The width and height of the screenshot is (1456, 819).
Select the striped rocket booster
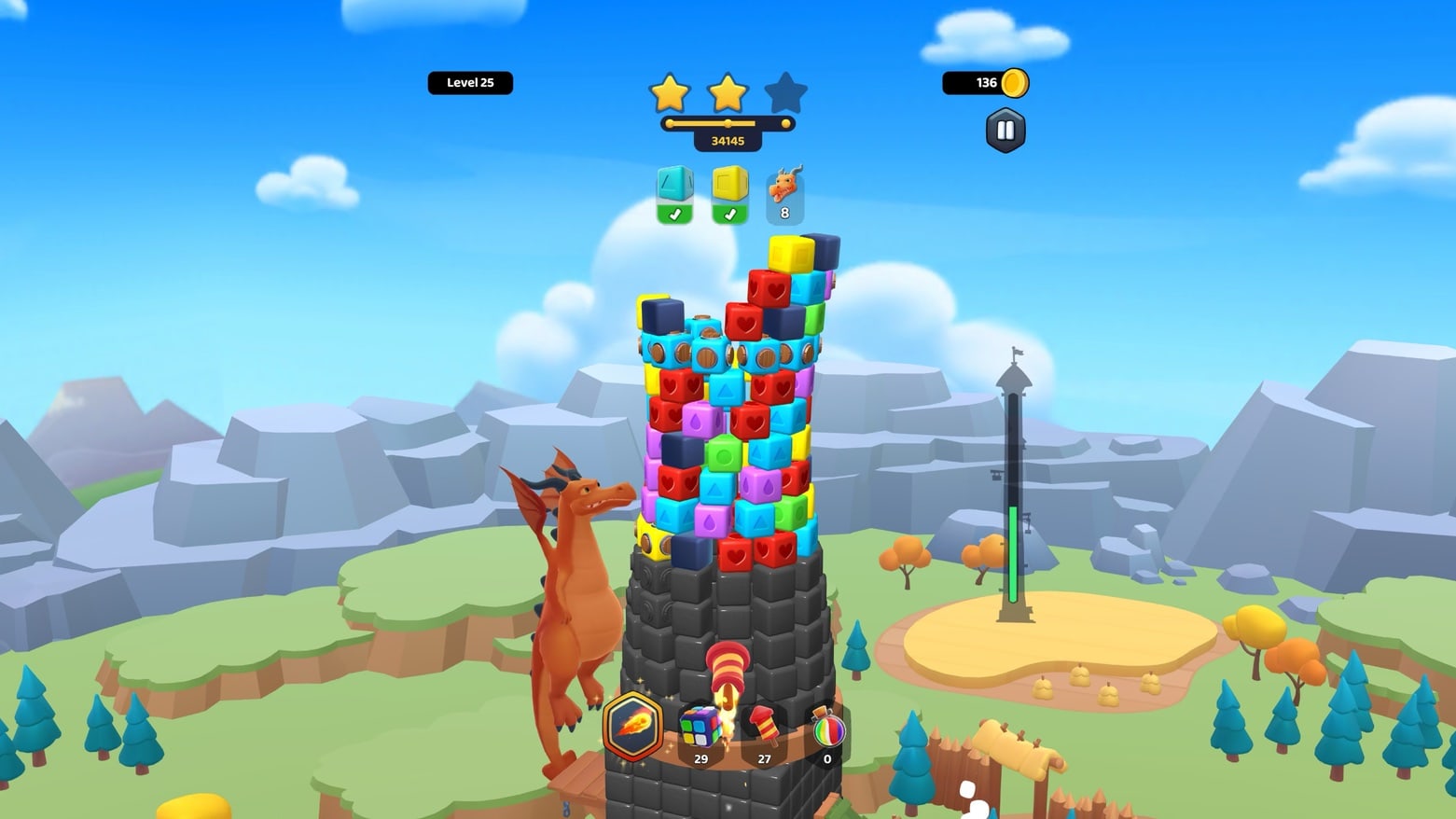pos(763,728)
